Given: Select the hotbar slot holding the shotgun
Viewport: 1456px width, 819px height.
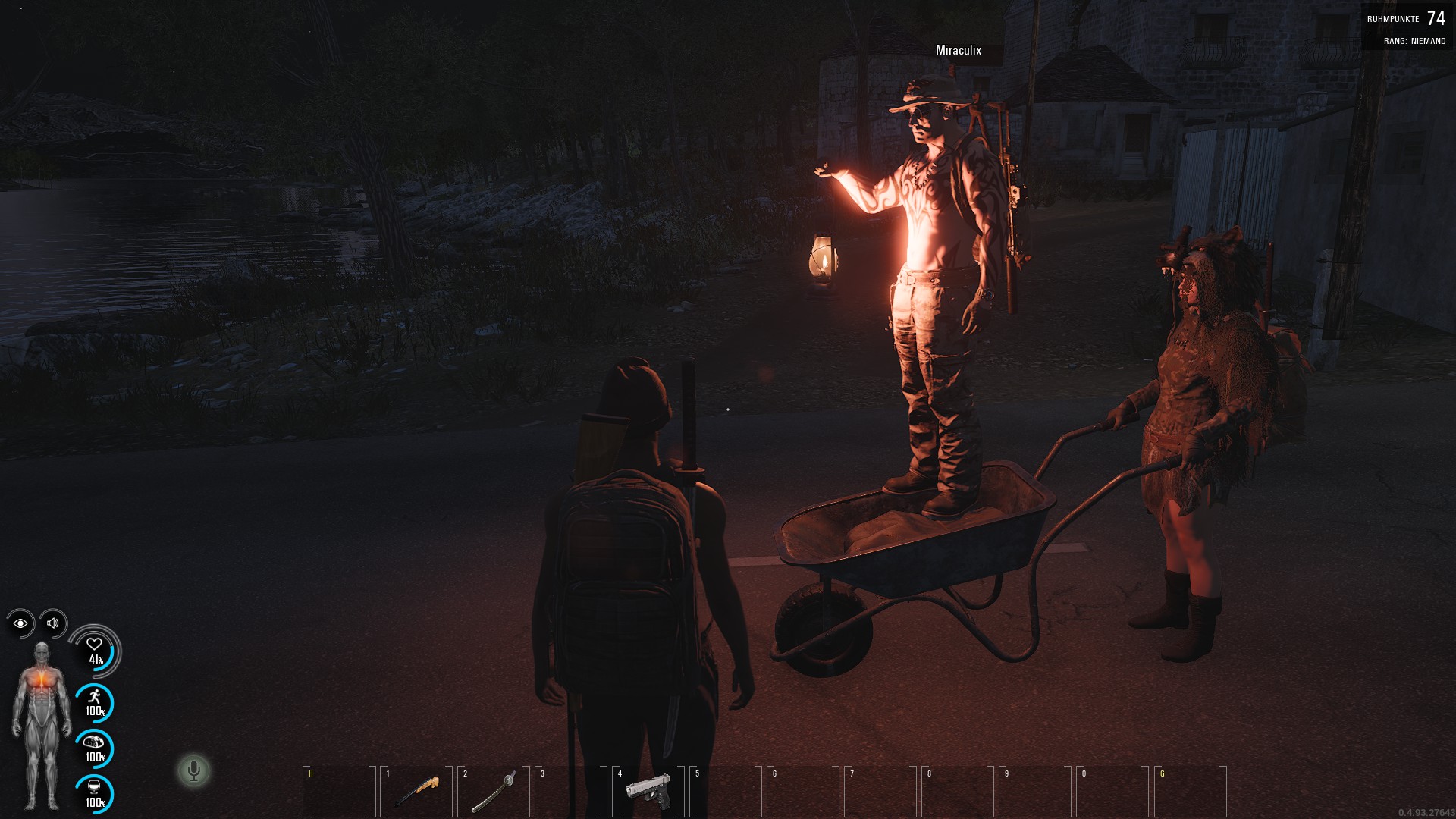Looking at the screenshot, I should pyautogui.click(x=416, y=792).
